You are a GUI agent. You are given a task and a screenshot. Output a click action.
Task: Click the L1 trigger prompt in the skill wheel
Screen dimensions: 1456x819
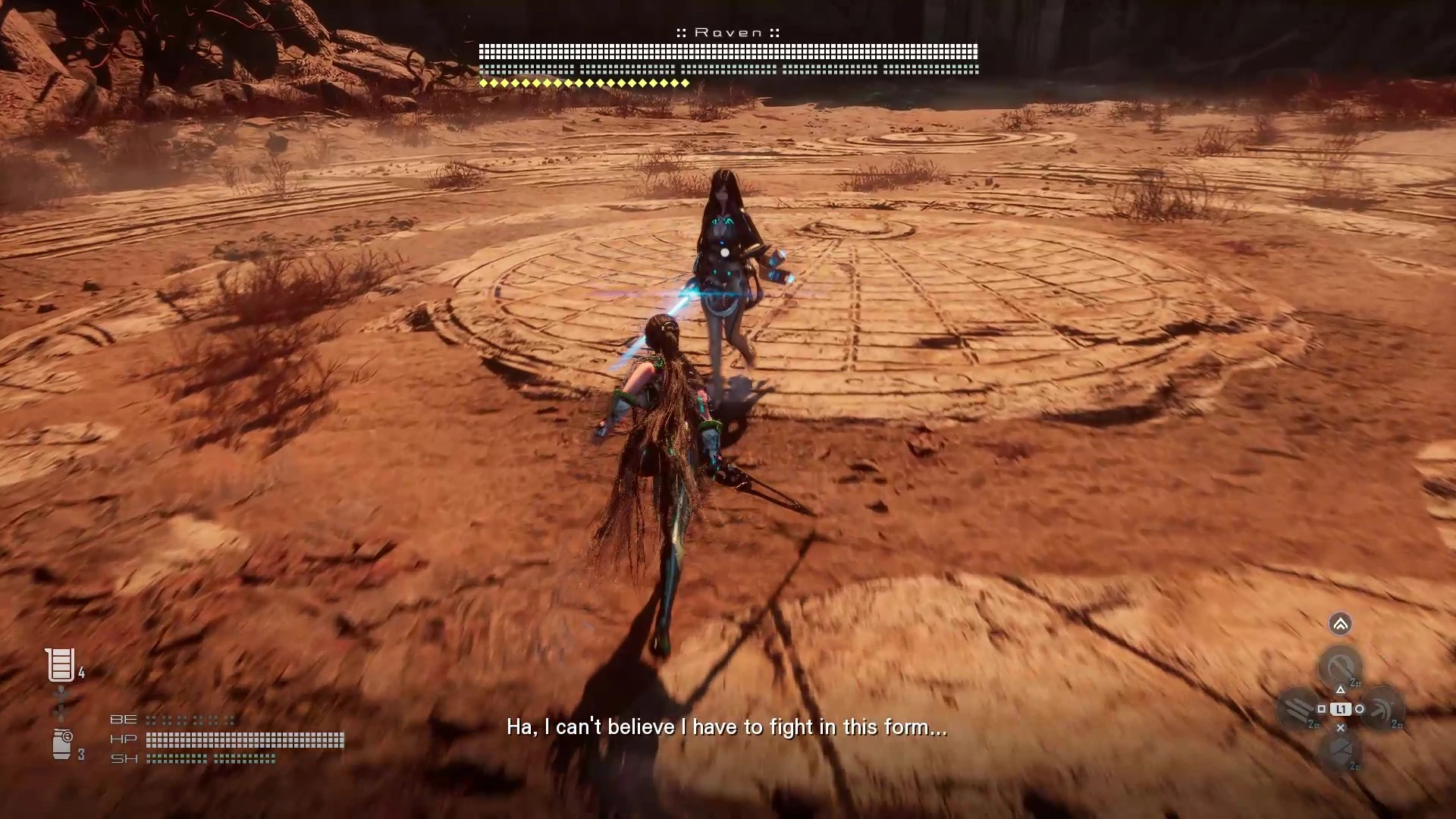point(1341,709)
